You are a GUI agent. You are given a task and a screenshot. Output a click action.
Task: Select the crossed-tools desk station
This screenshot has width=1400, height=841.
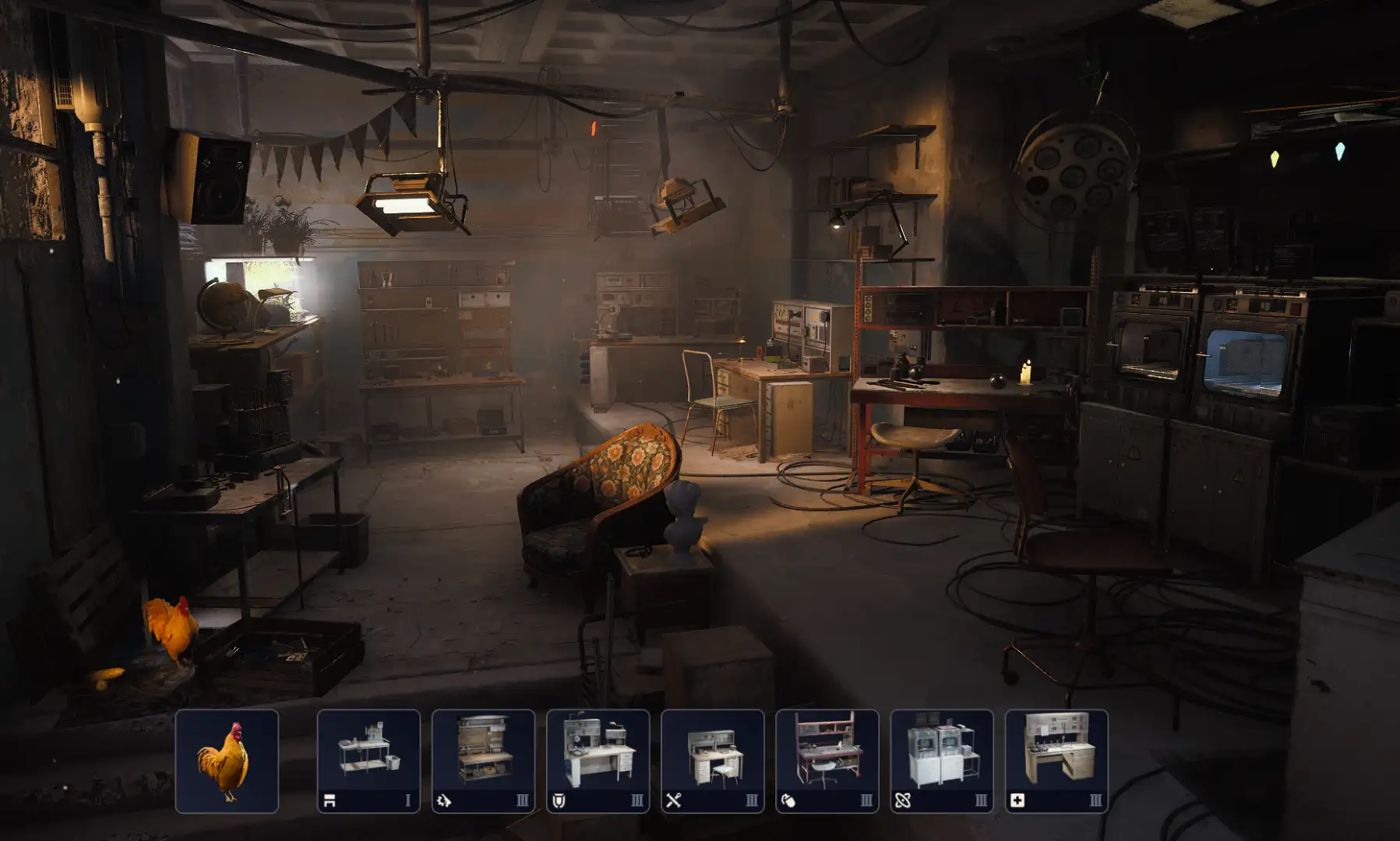[x=712, y=761]
